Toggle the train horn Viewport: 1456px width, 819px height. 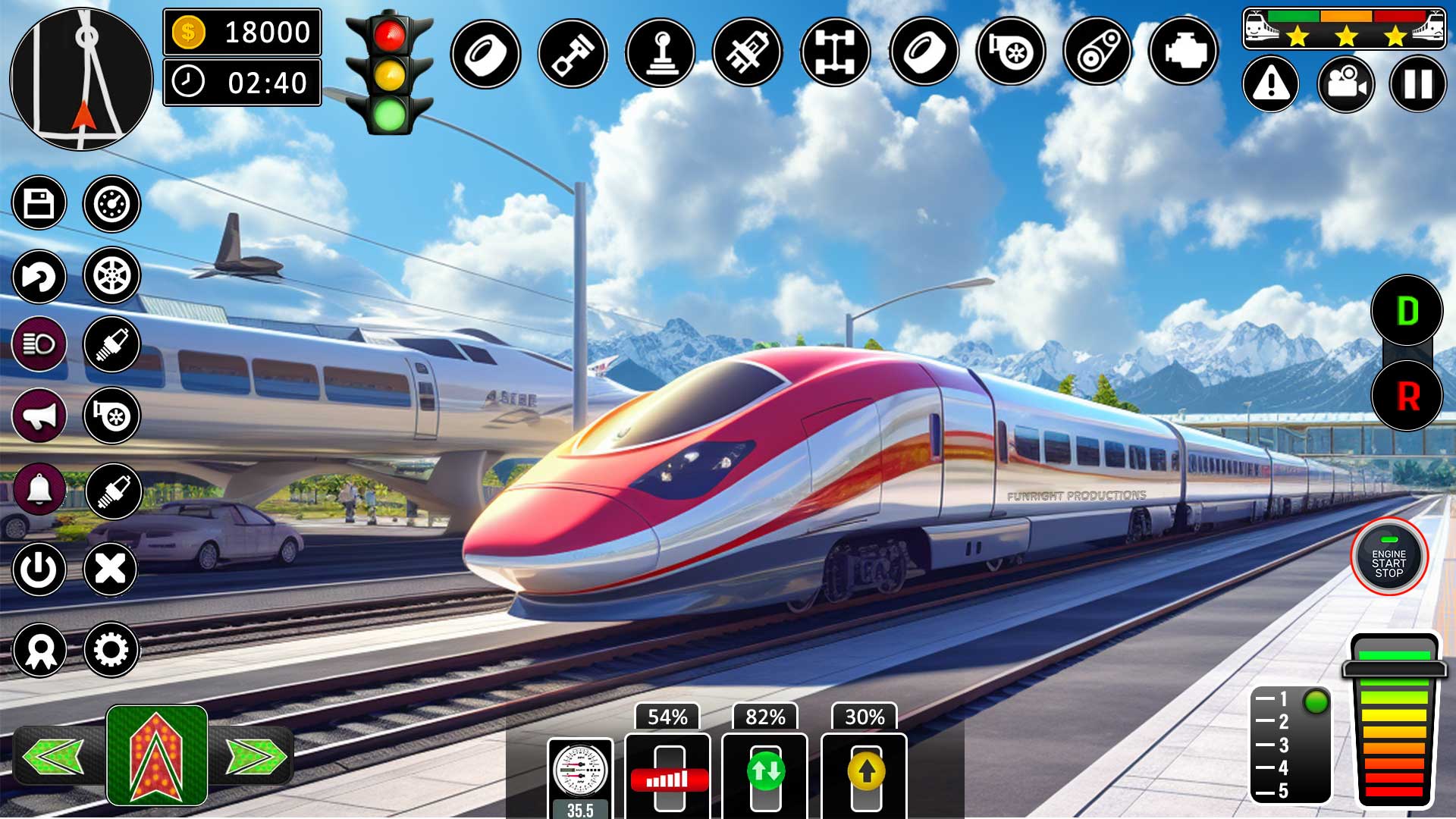[39, 416]
